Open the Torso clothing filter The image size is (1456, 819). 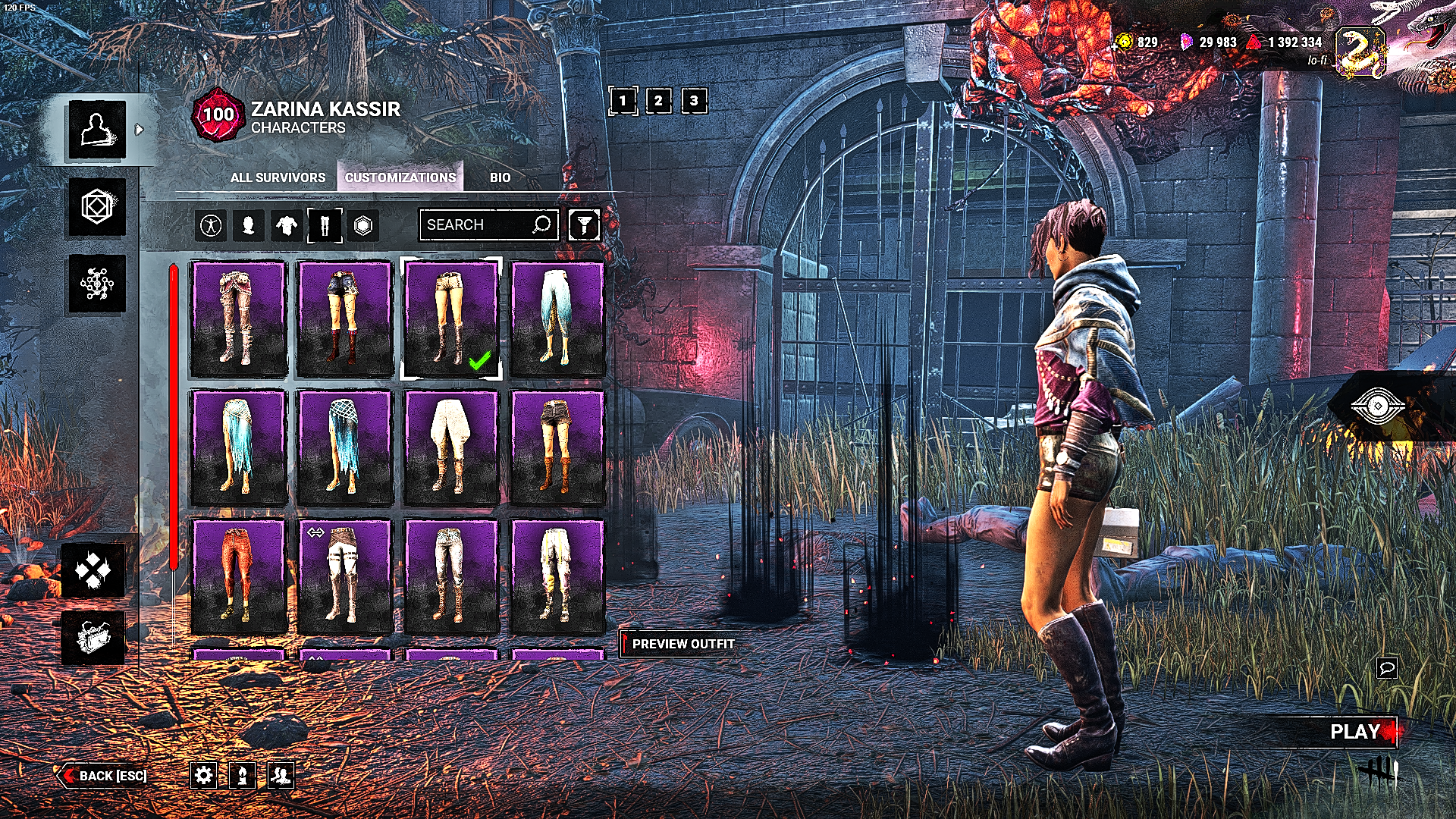coord(287,224)
